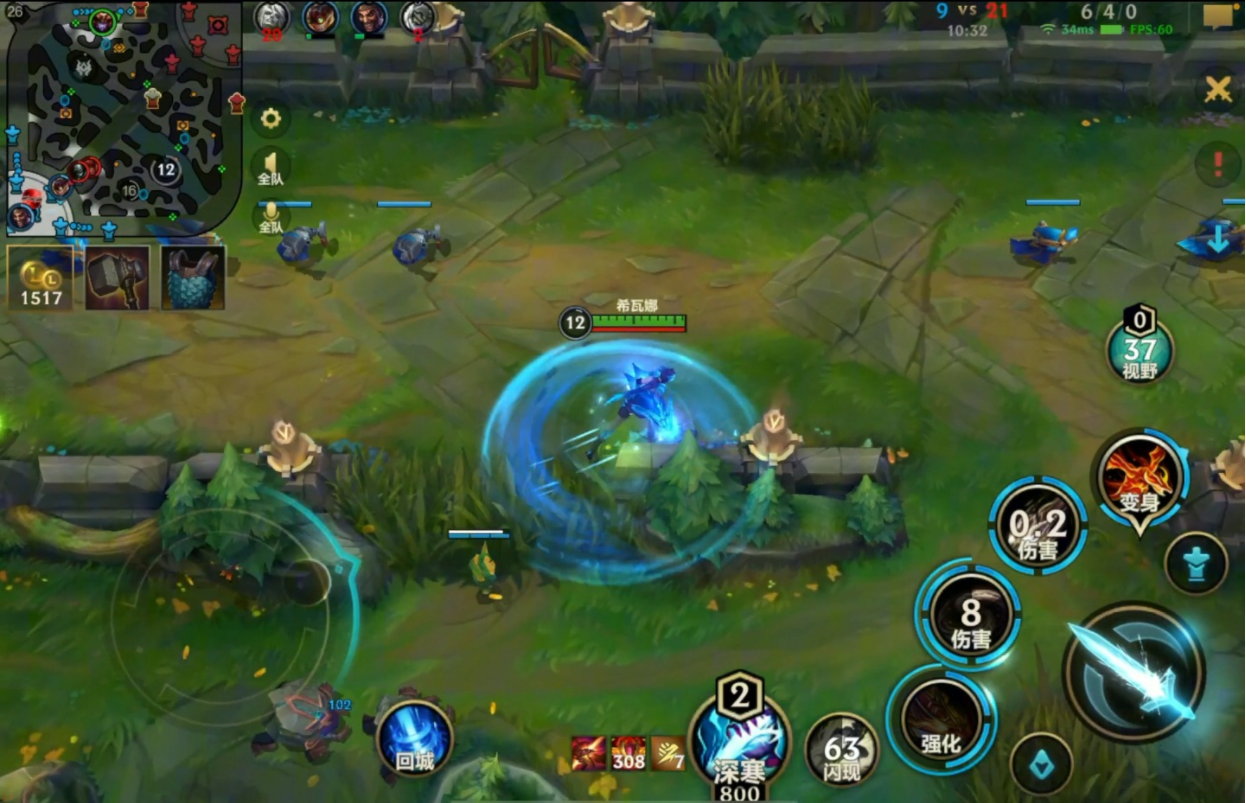Open the chat bubble in the corner
The height and width of the screenshot is (803, 1246).
(x=1218, y=16)
